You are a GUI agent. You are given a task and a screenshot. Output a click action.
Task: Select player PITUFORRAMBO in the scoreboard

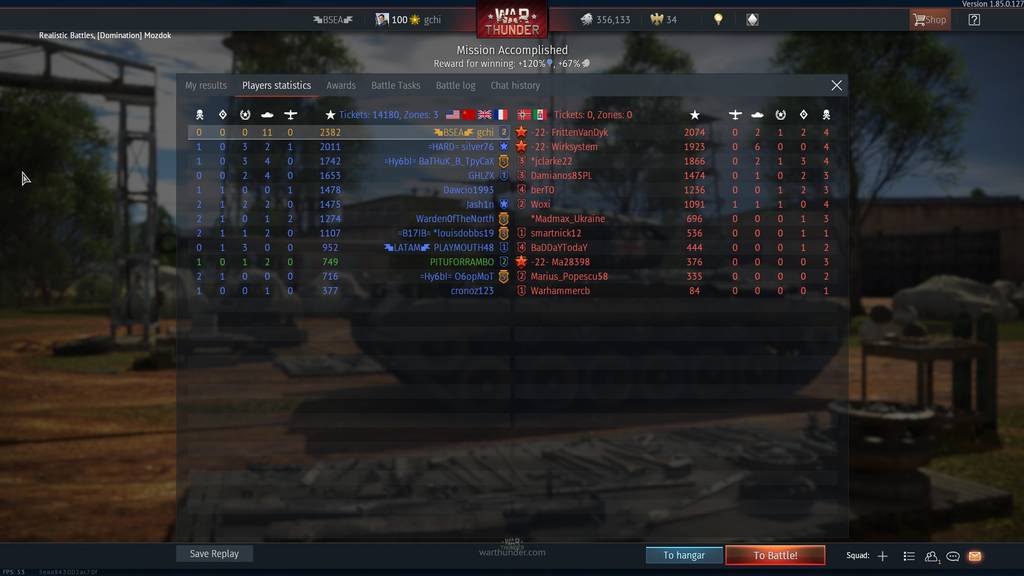461,262
